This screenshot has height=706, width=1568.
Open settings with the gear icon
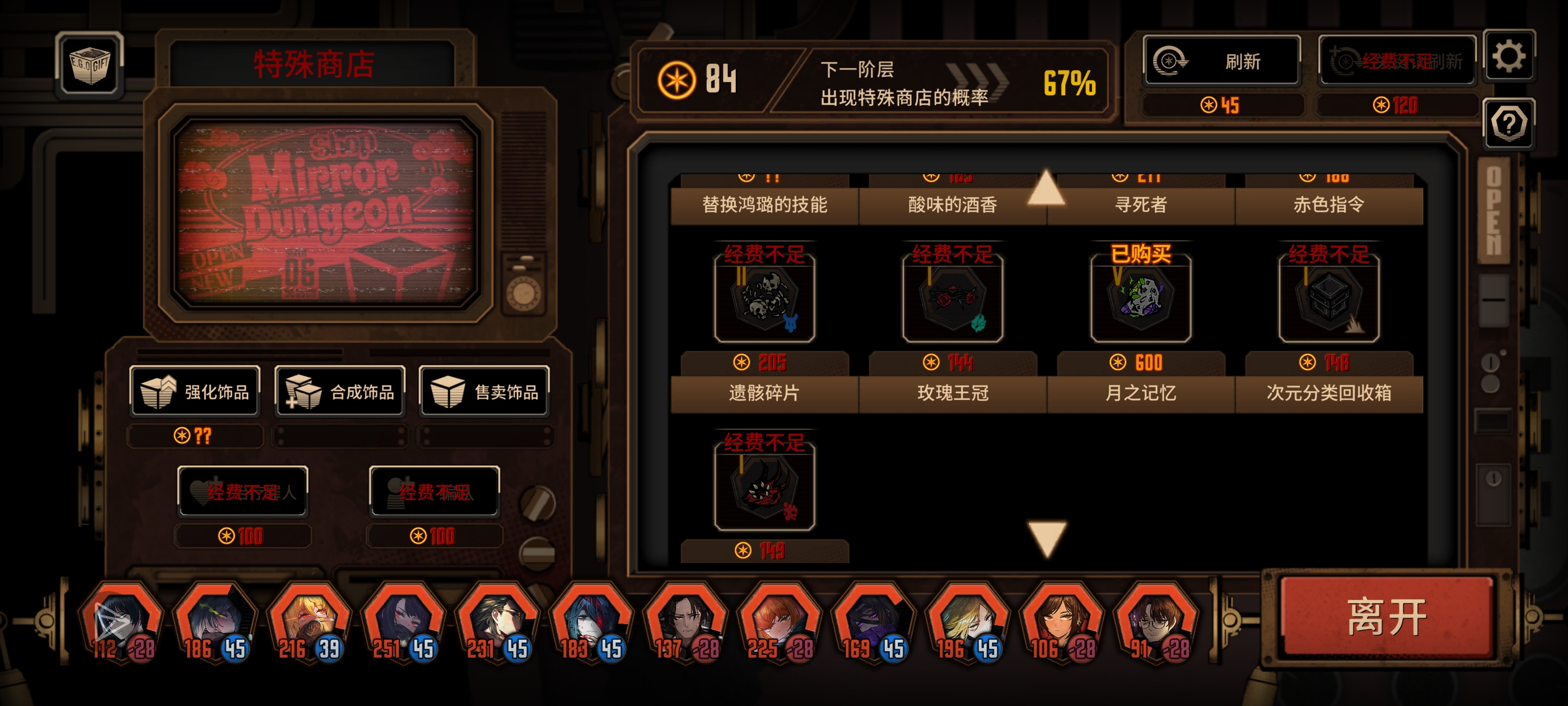tap(1508, 57)
